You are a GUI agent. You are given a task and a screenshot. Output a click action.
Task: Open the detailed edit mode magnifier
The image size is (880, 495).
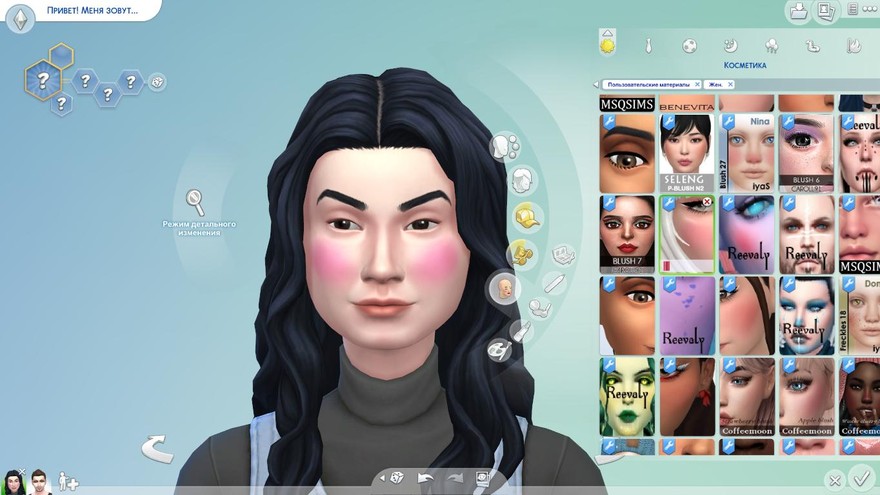tap(196, 201)
